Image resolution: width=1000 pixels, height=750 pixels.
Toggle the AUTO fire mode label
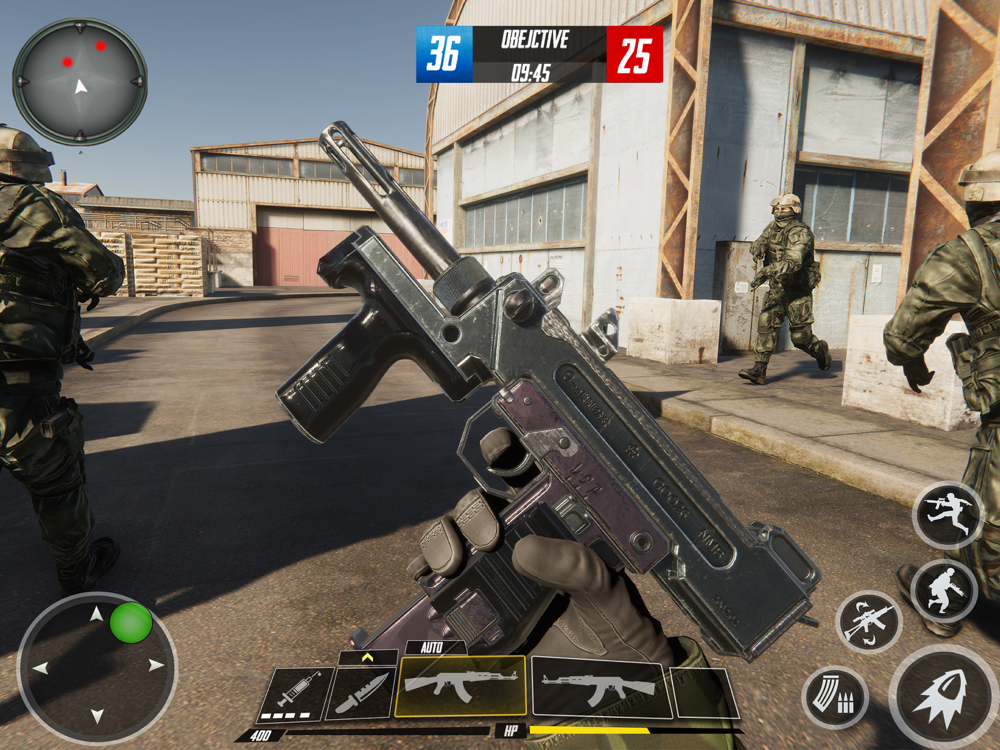tap(432, 648)
